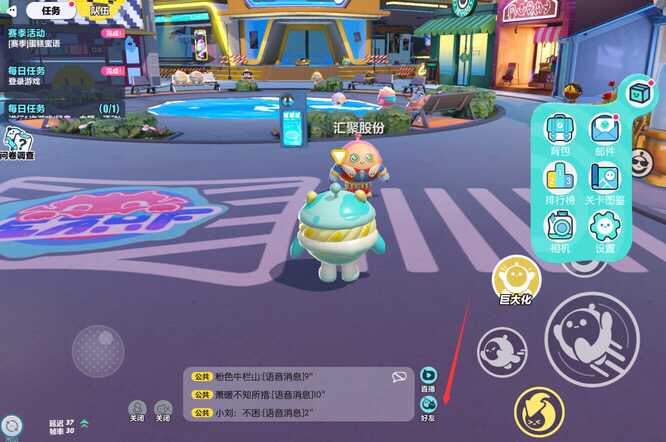666x442 pixels.
Task: Toggle the speaker 关闭 button
Action: 163,410
